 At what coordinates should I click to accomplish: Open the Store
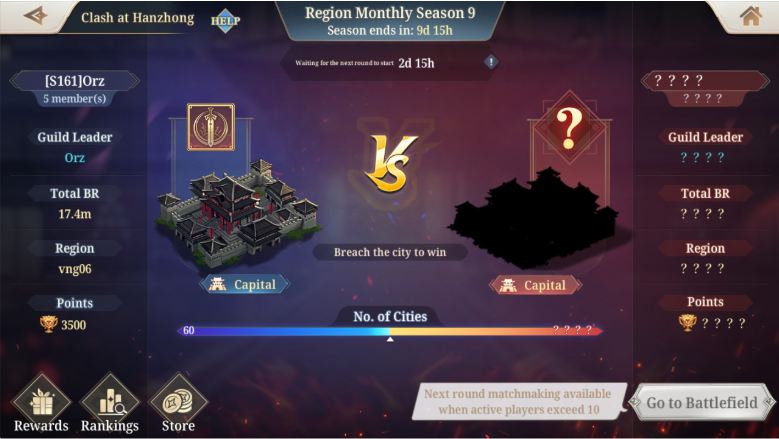pos(178,403)
